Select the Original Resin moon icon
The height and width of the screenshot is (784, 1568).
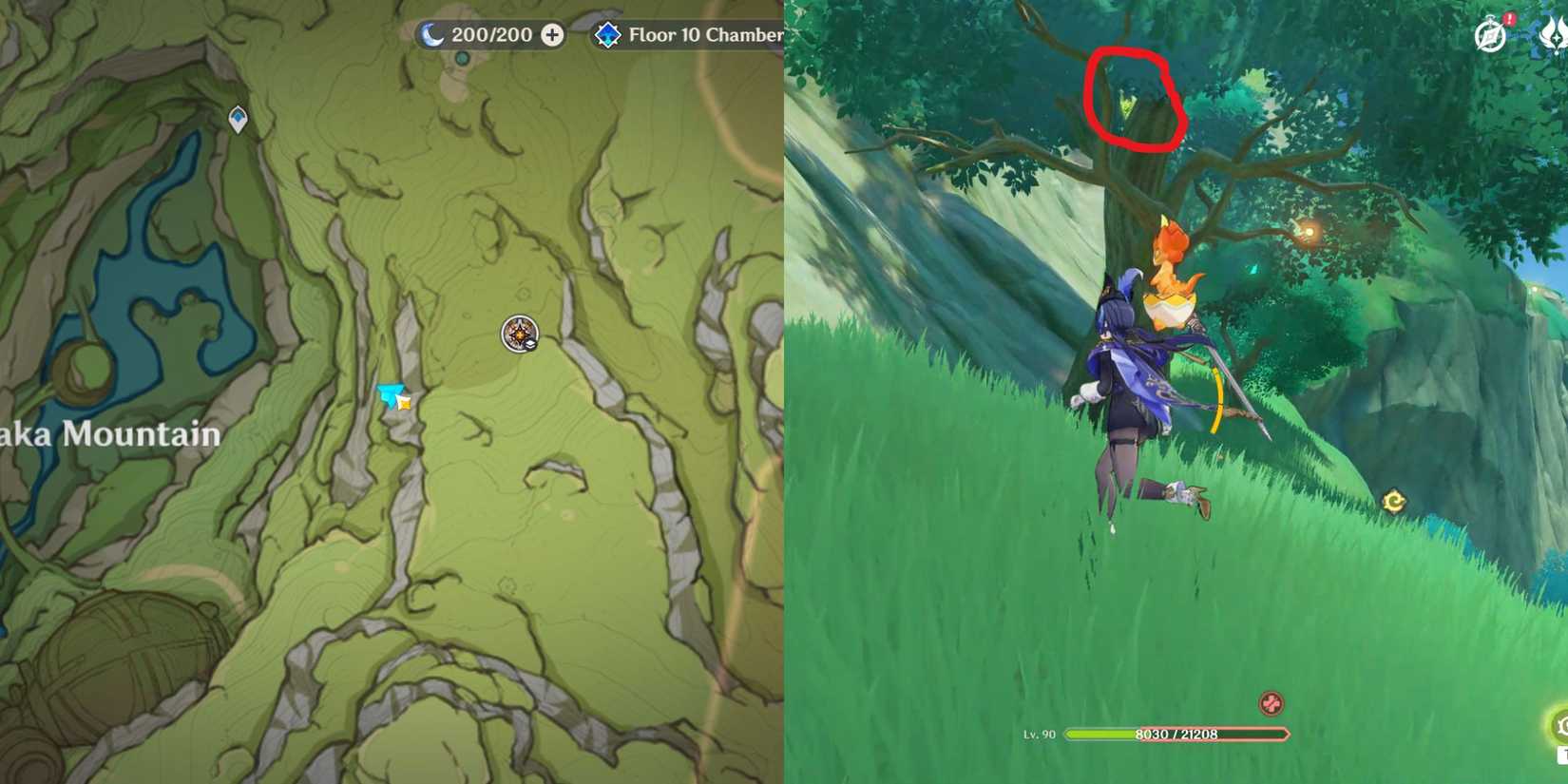pyautogui.click(x=433, y=34)
